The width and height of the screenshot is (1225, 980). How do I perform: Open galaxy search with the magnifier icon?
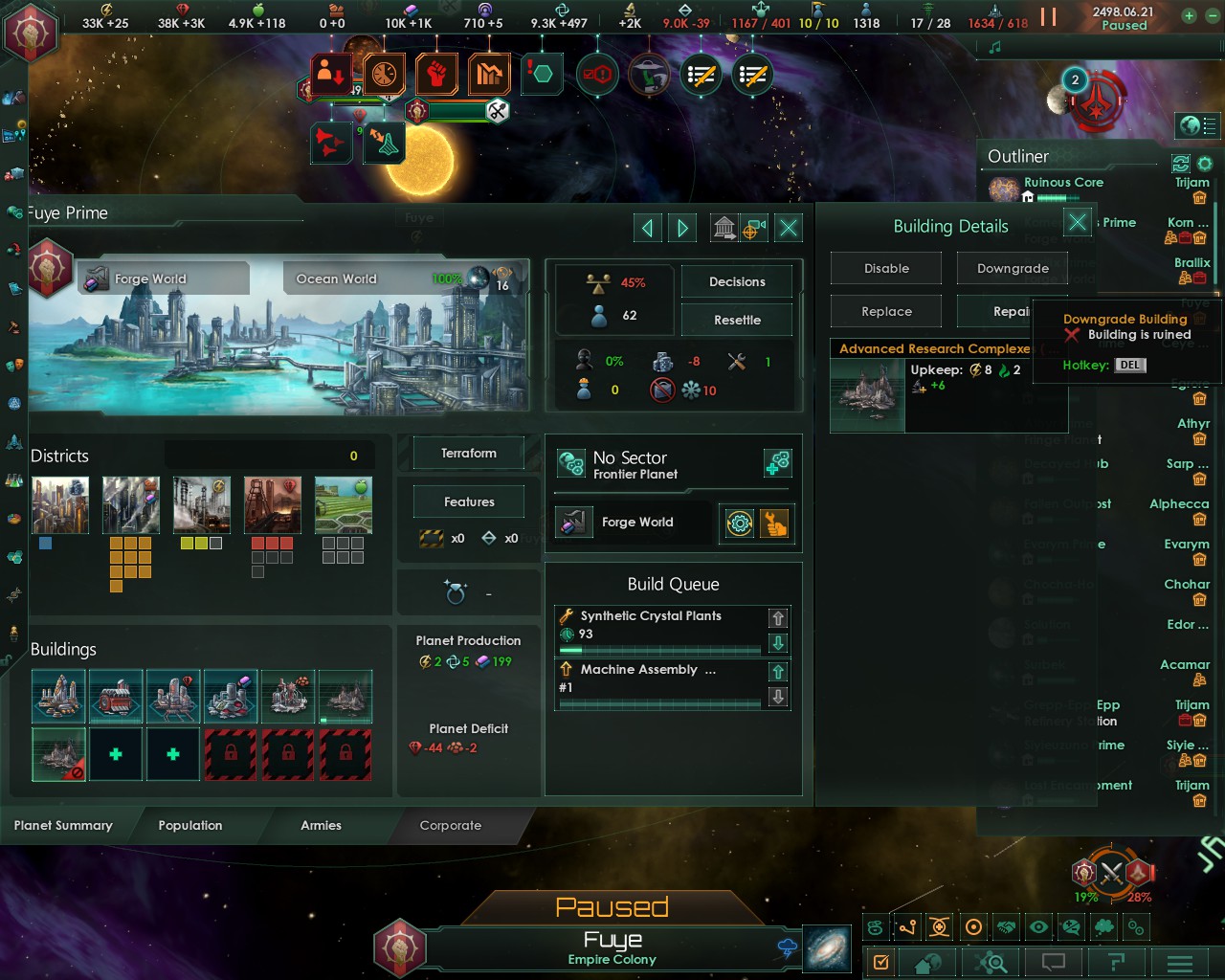991,963
